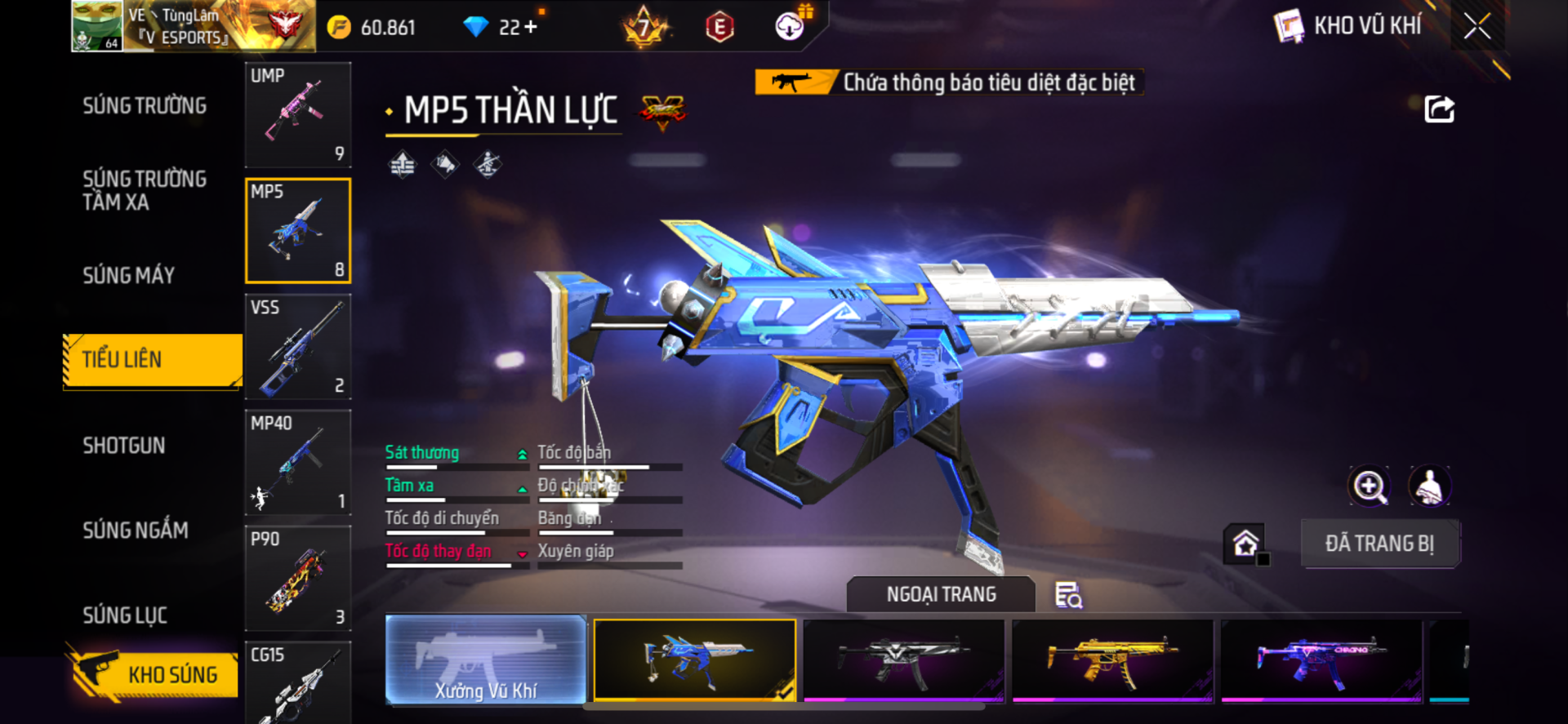Choose the SÚNG NGẮM category
The image size is (1568, 724).
[x=136, y=531]
